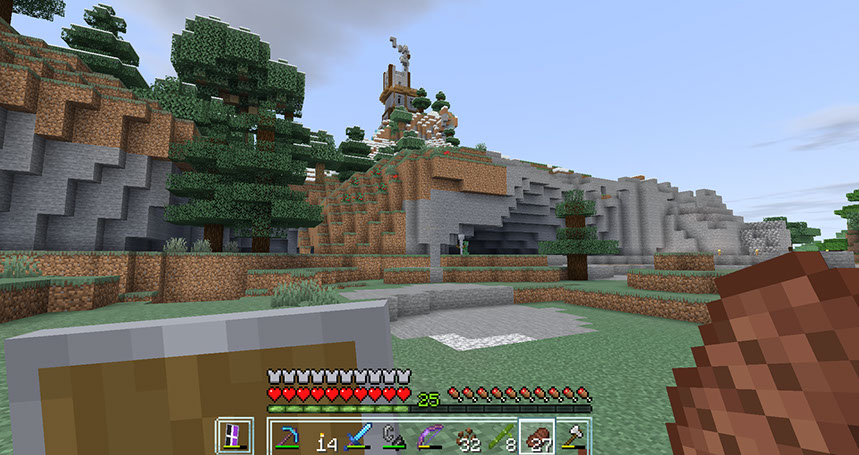Select the cooked meat stack of 27

[536, 437]
